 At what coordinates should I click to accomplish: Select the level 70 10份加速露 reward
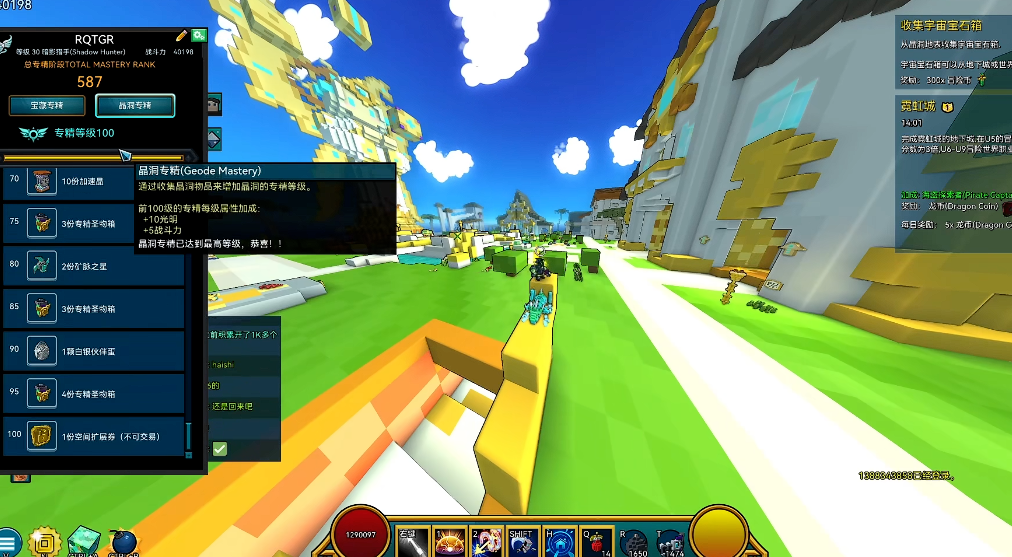click(x=94, y=181)
